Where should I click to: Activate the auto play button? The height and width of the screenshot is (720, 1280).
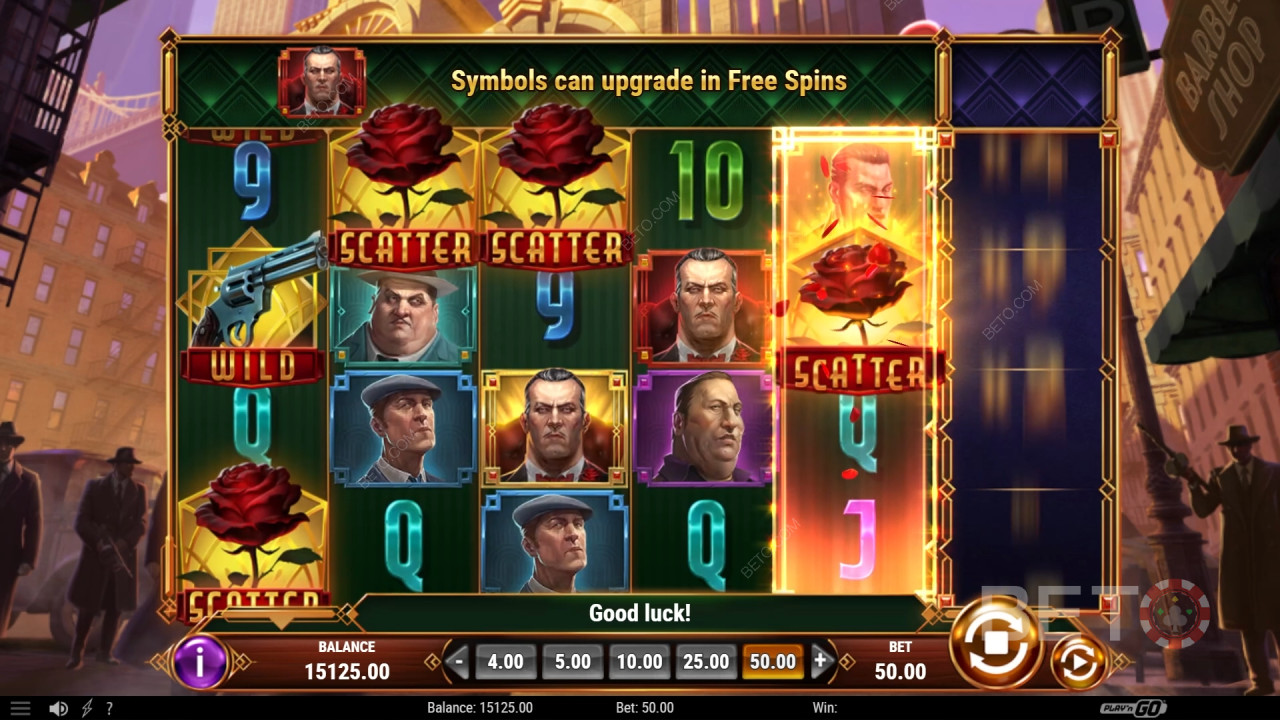tap(1077, 661)
